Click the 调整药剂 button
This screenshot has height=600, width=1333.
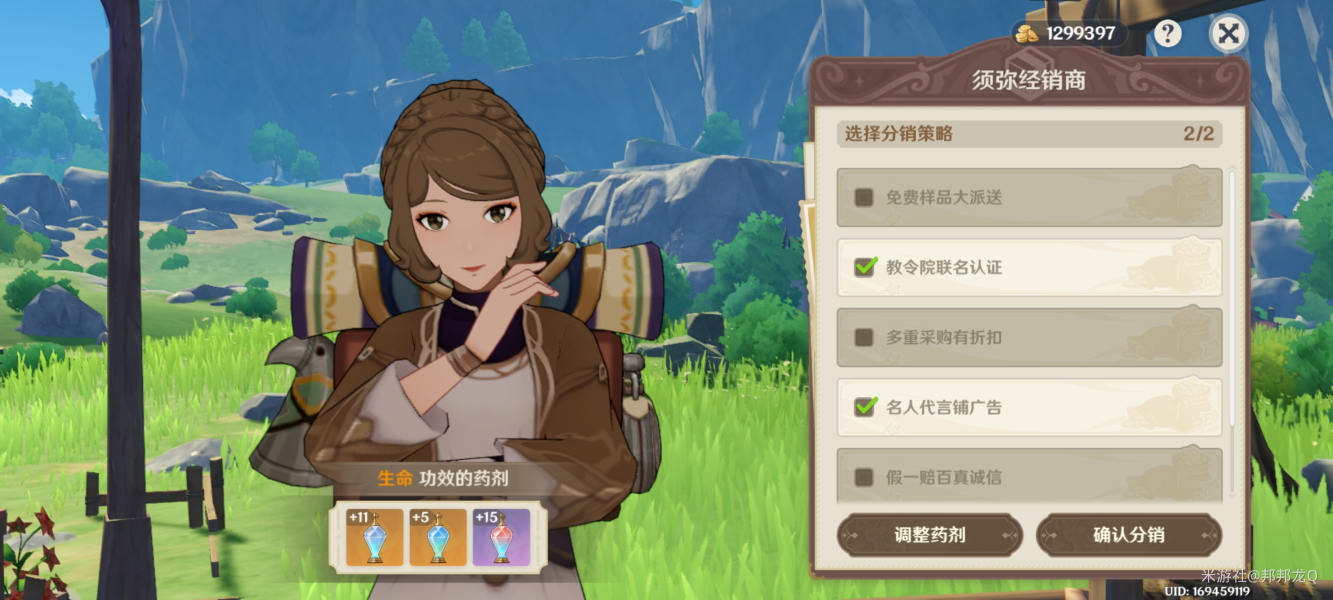click(929, 535)
